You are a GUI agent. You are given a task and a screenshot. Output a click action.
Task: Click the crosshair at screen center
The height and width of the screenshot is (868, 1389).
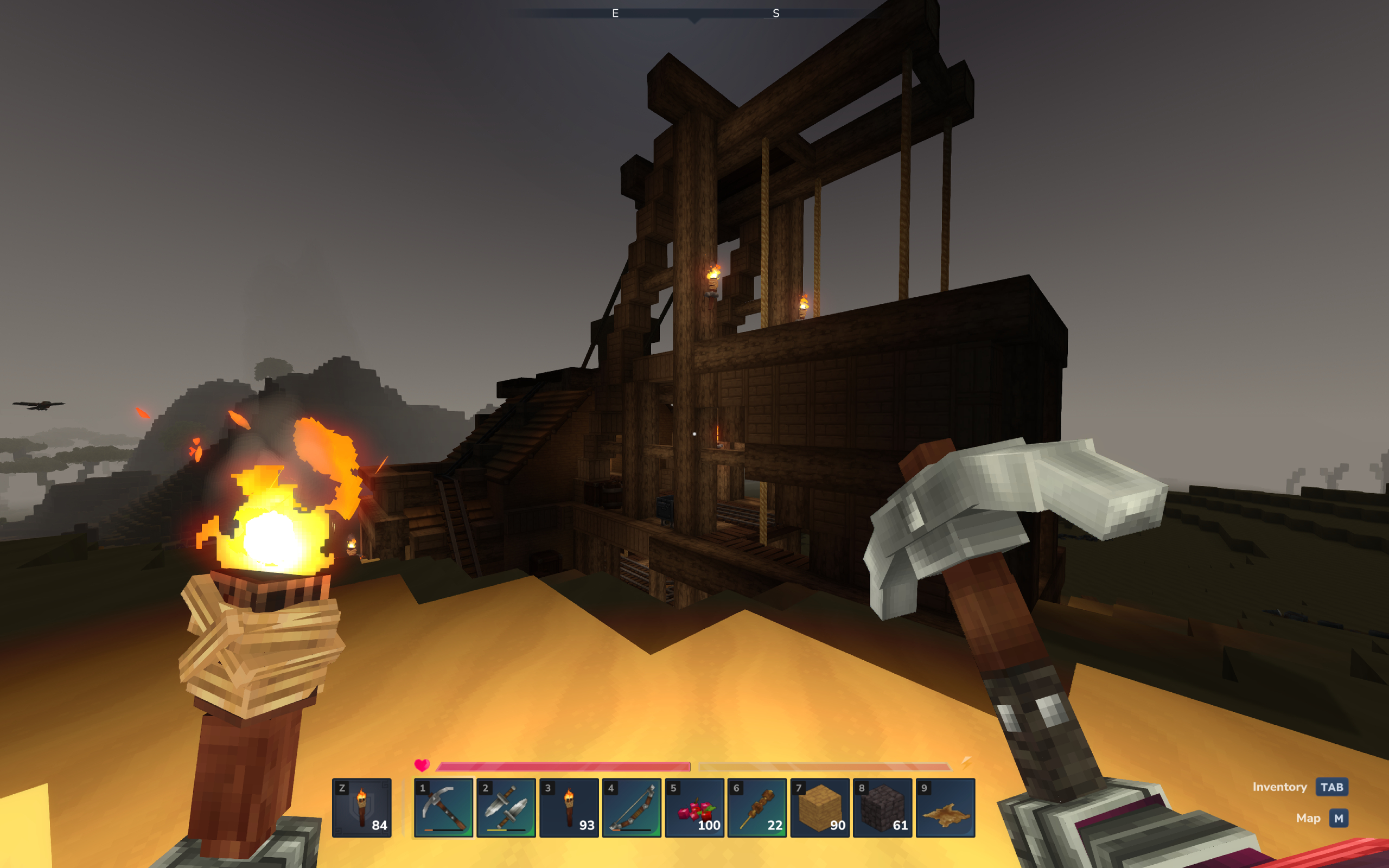point(694,434)
